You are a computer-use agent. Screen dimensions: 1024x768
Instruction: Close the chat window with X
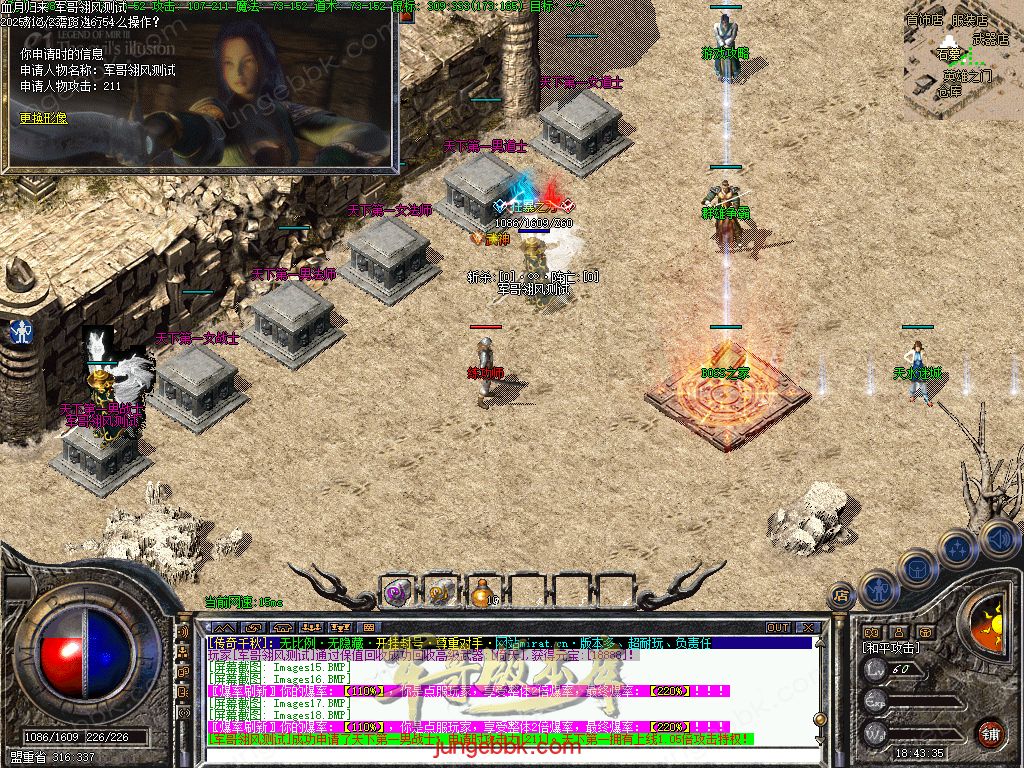[x=807, y=627]
